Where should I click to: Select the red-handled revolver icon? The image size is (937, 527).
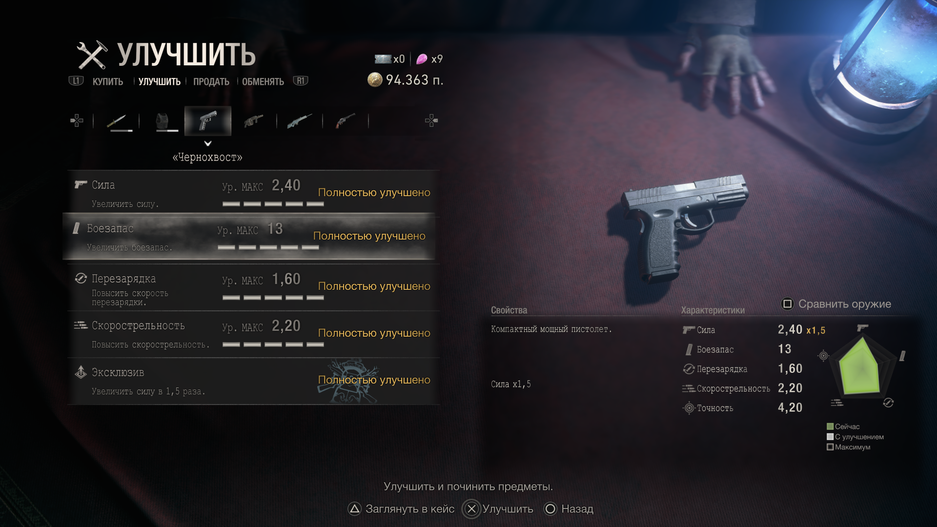pyautogui.click(x=345, y=122)
